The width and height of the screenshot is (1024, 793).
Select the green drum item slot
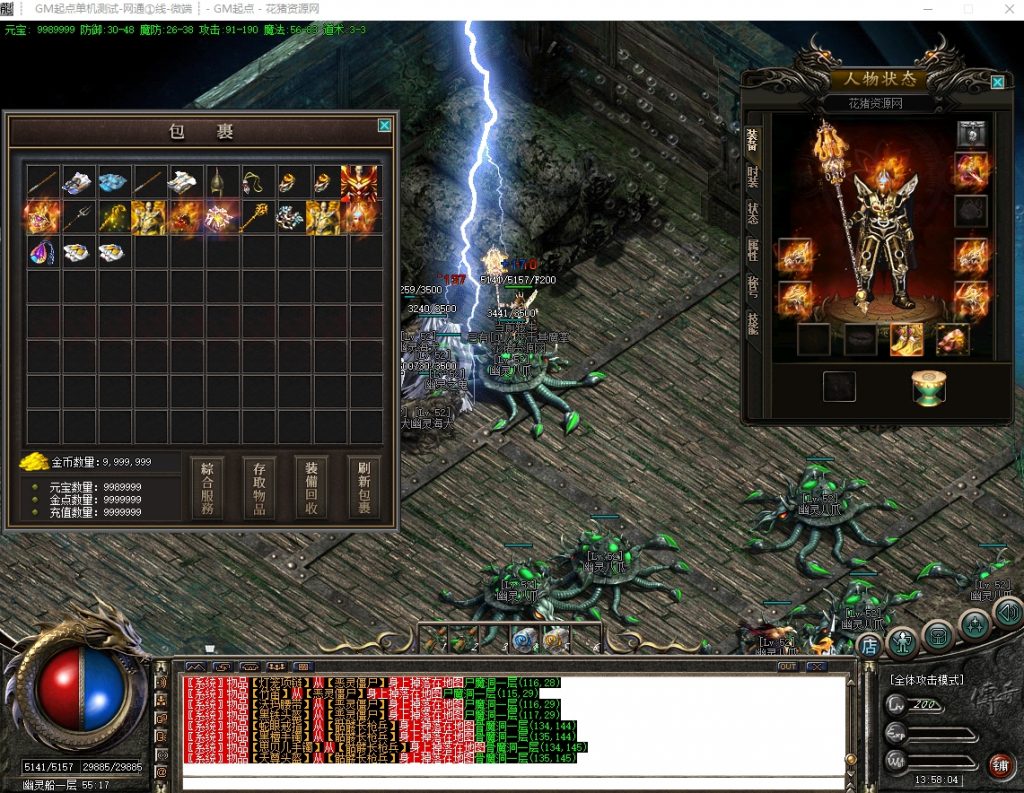[x=929, y=387]
